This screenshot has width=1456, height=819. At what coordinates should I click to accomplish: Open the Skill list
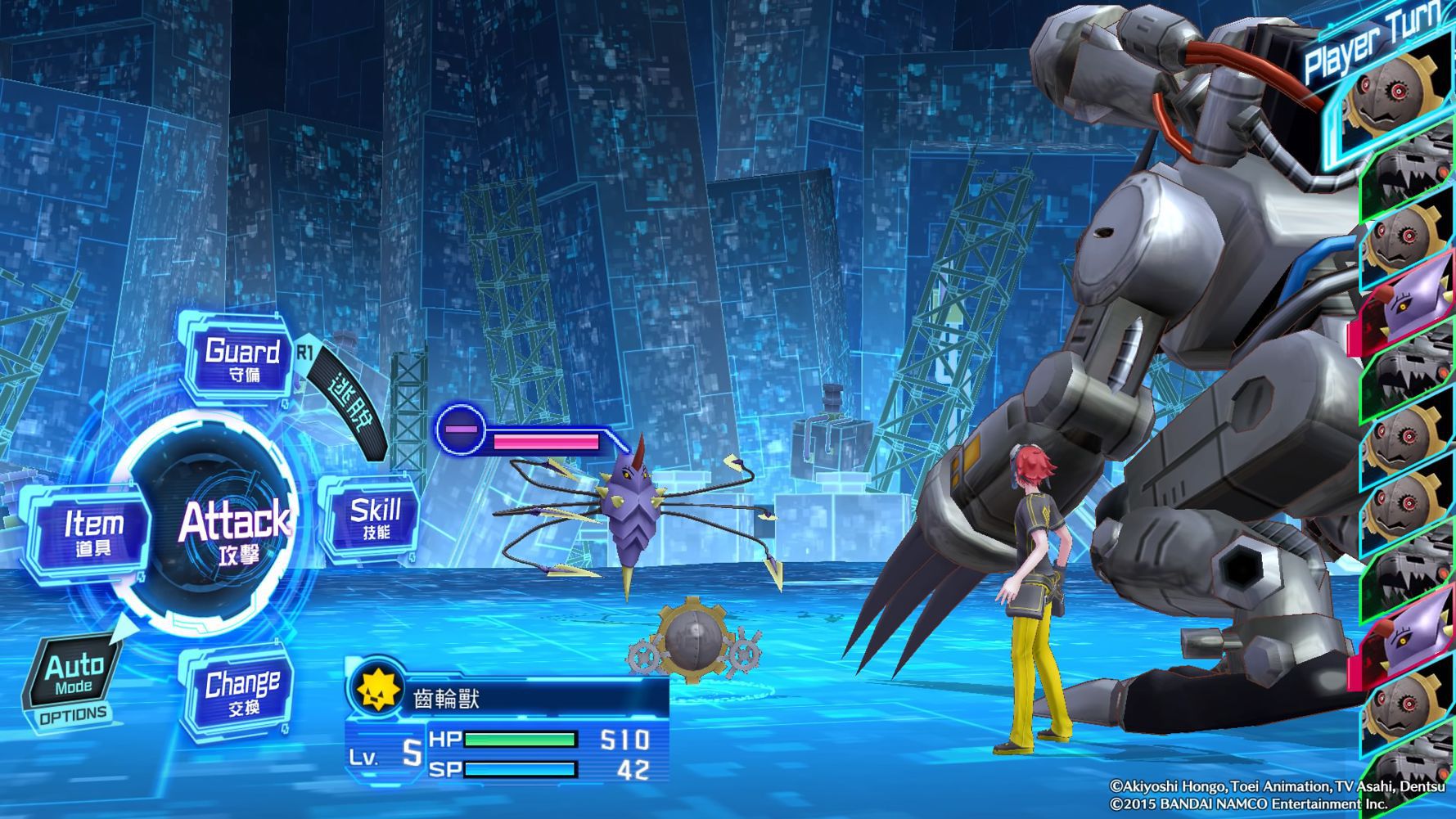375,519
